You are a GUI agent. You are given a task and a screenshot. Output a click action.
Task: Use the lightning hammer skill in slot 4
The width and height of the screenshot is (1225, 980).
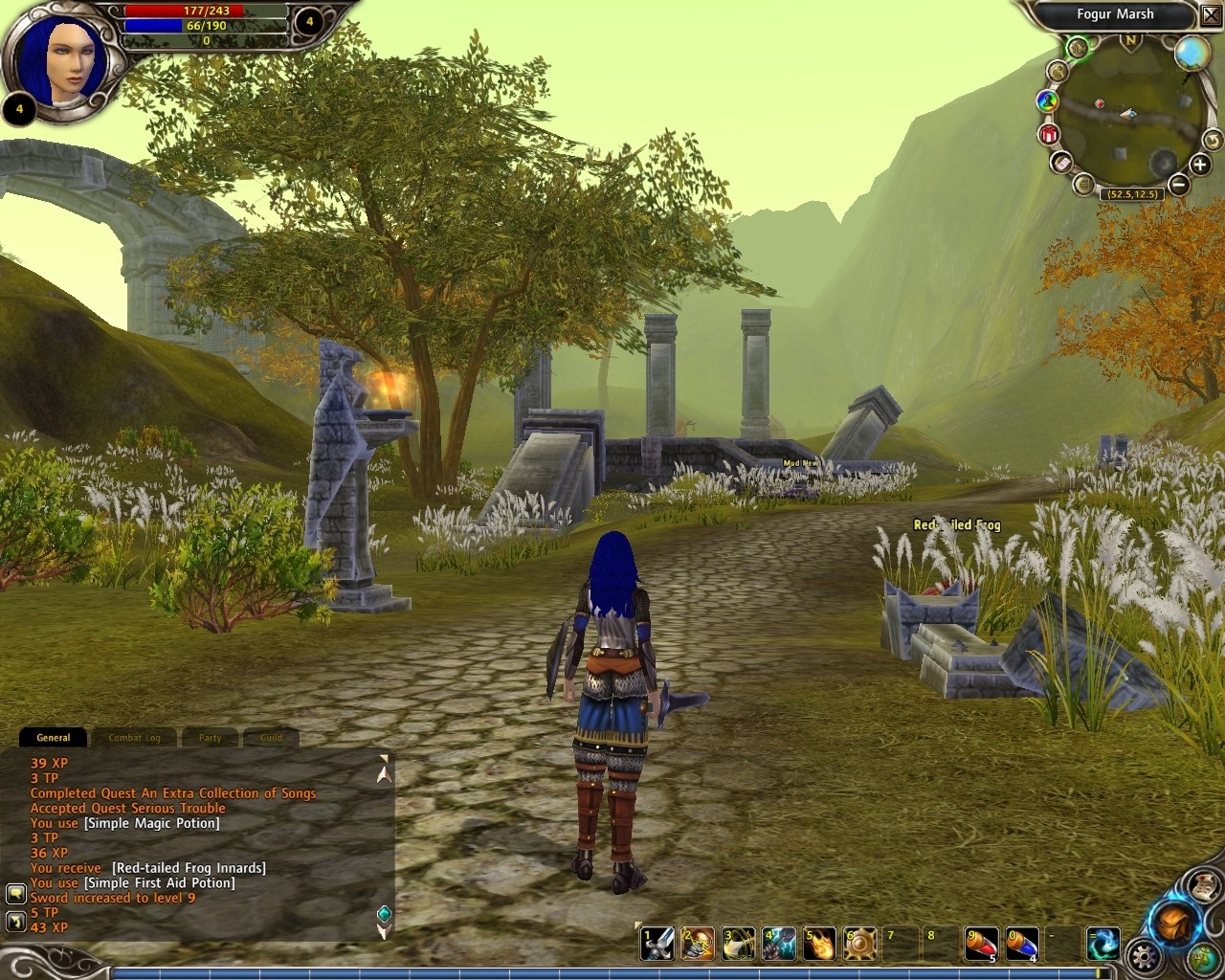tap(779, 944)
